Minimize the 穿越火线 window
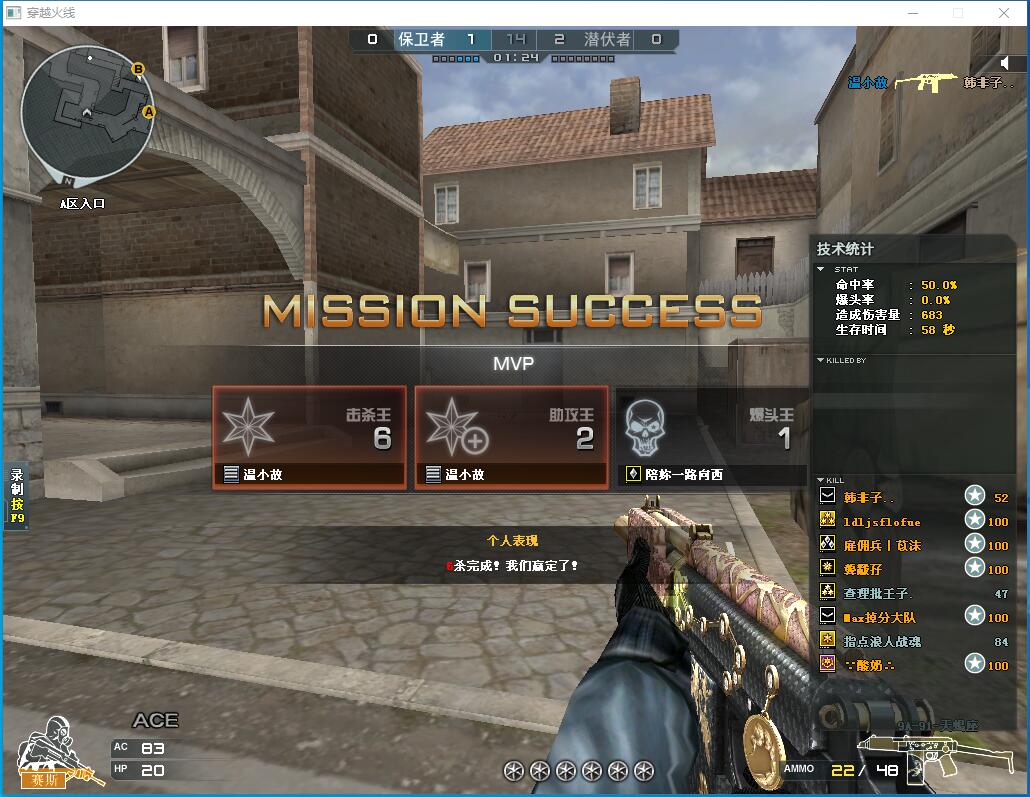The height and width of the screenshot is (797, 1030). [x=913, y=13]
